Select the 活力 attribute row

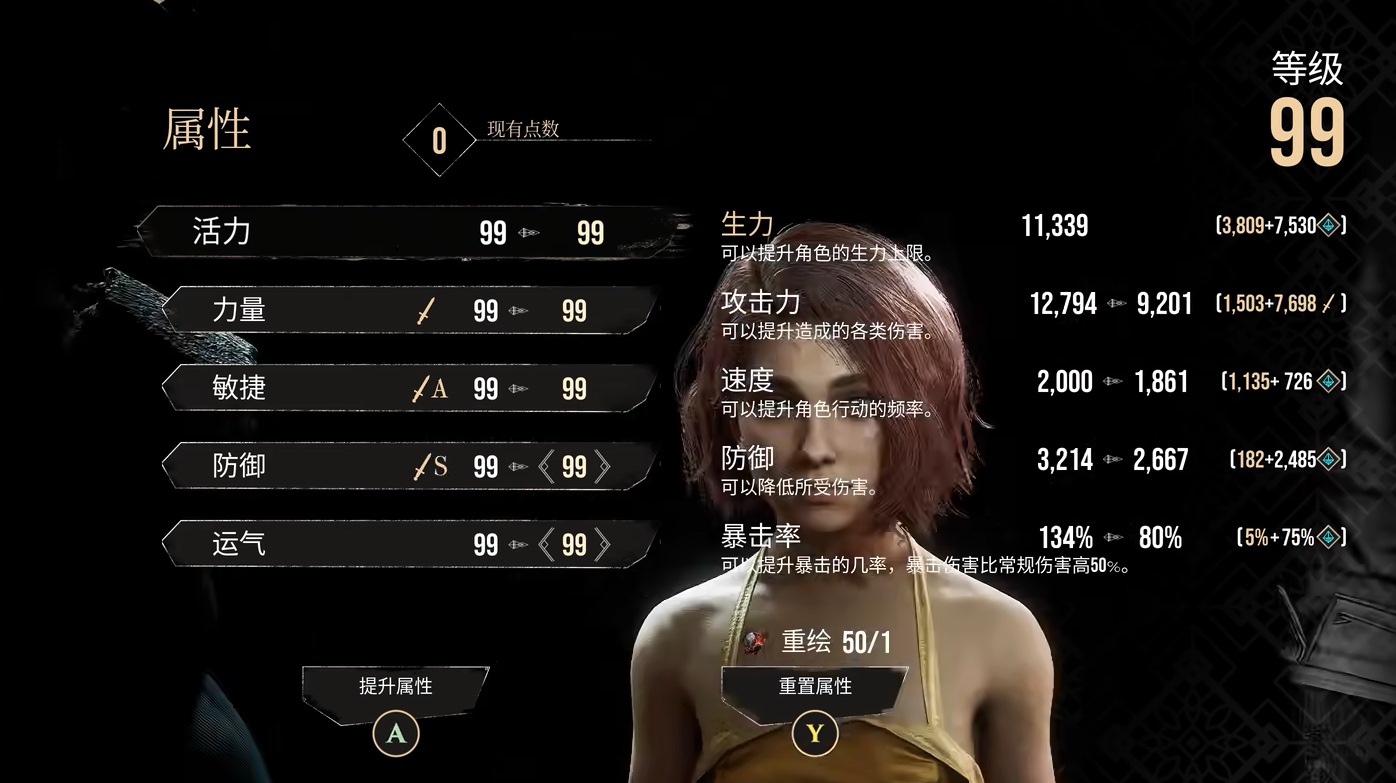(400, 233)
